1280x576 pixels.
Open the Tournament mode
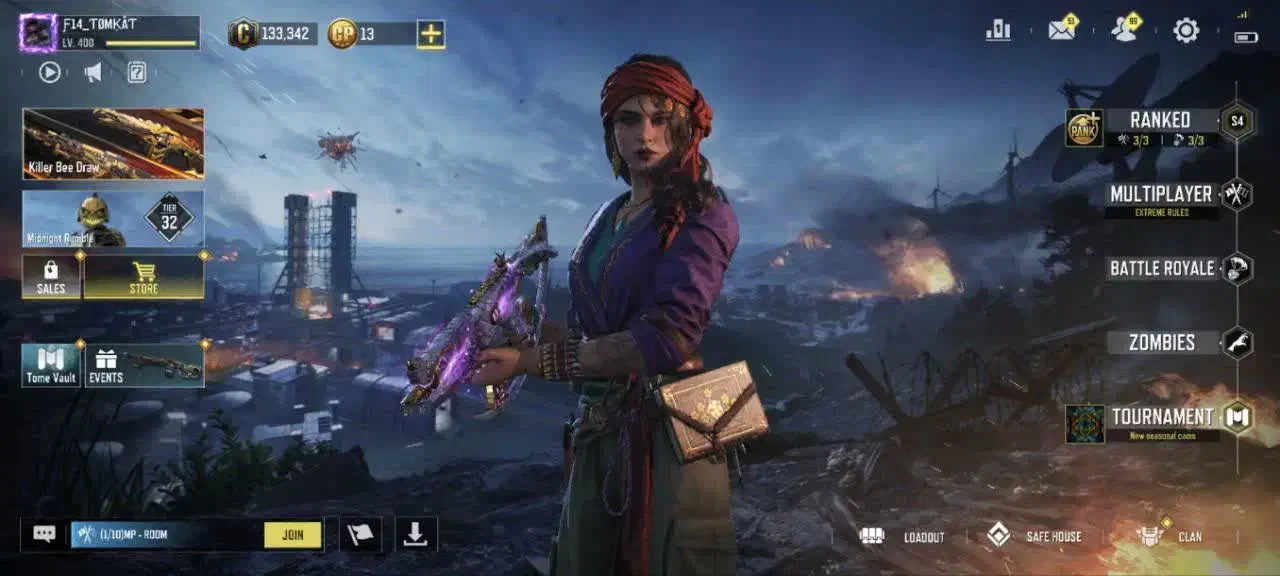(x=1161, y=418)
